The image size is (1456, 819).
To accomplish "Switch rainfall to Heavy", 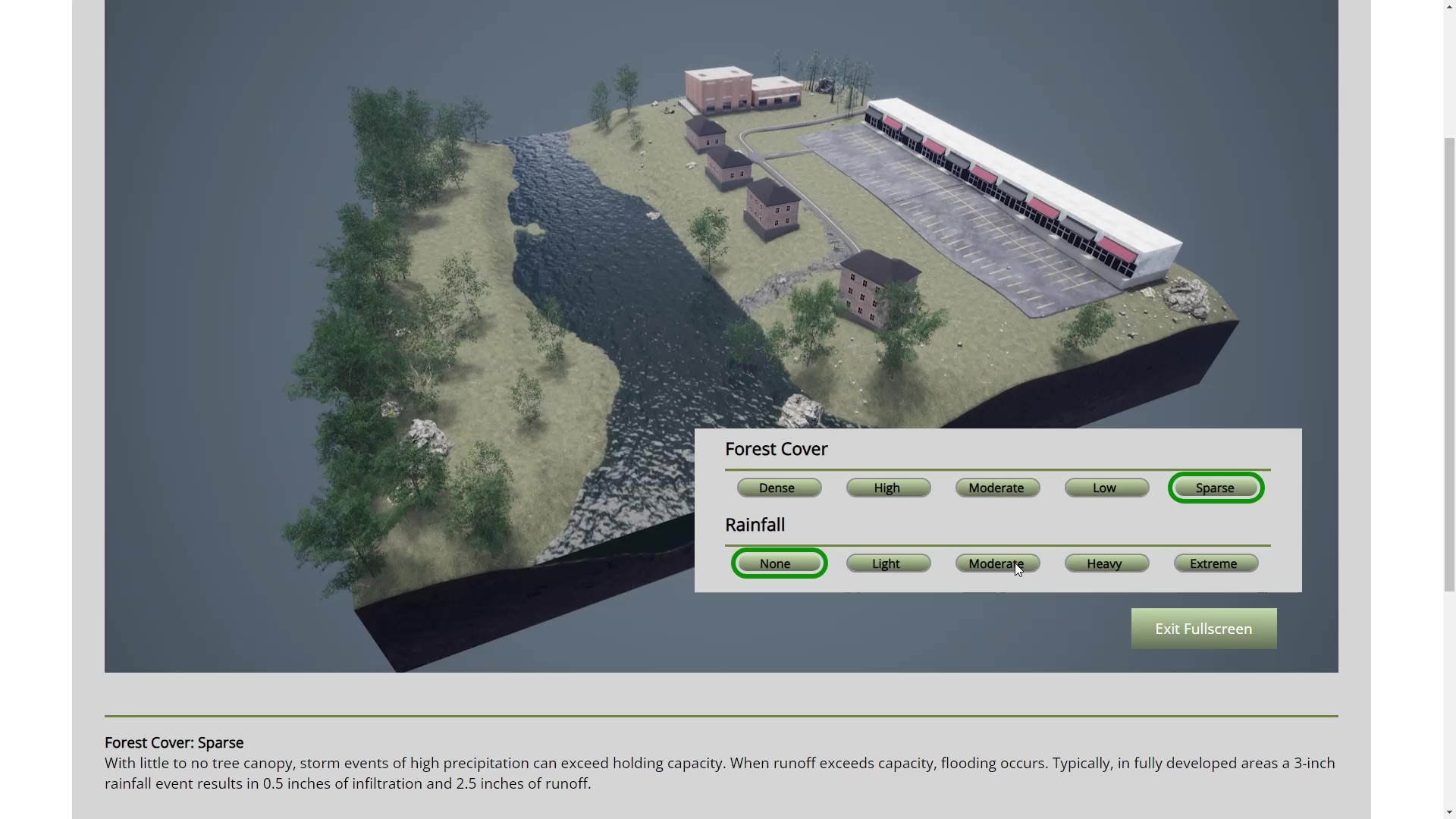I will click(x=1106, y=563).
